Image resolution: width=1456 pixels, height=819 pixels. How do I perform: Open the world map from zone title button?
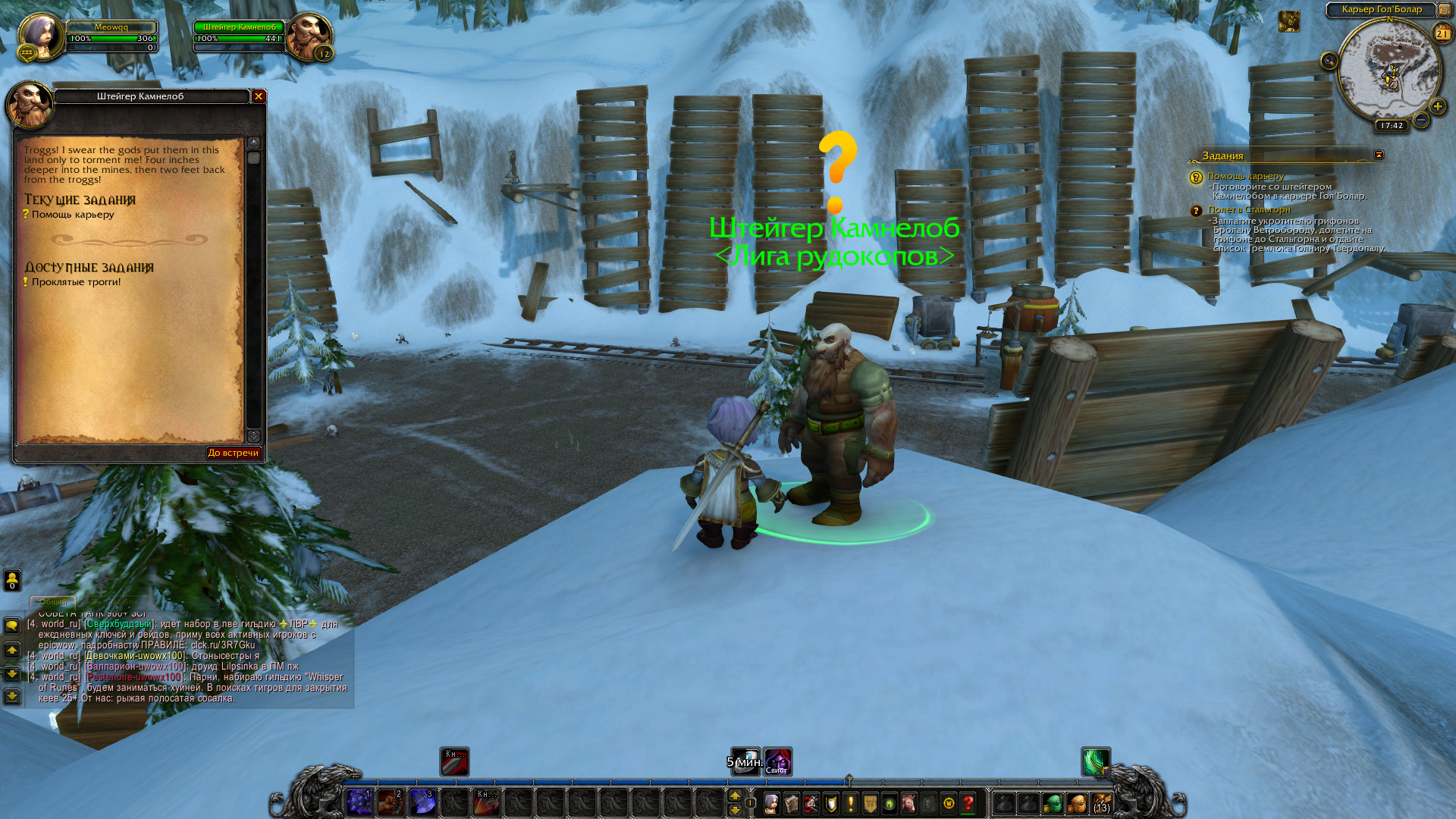[1381, 10]
